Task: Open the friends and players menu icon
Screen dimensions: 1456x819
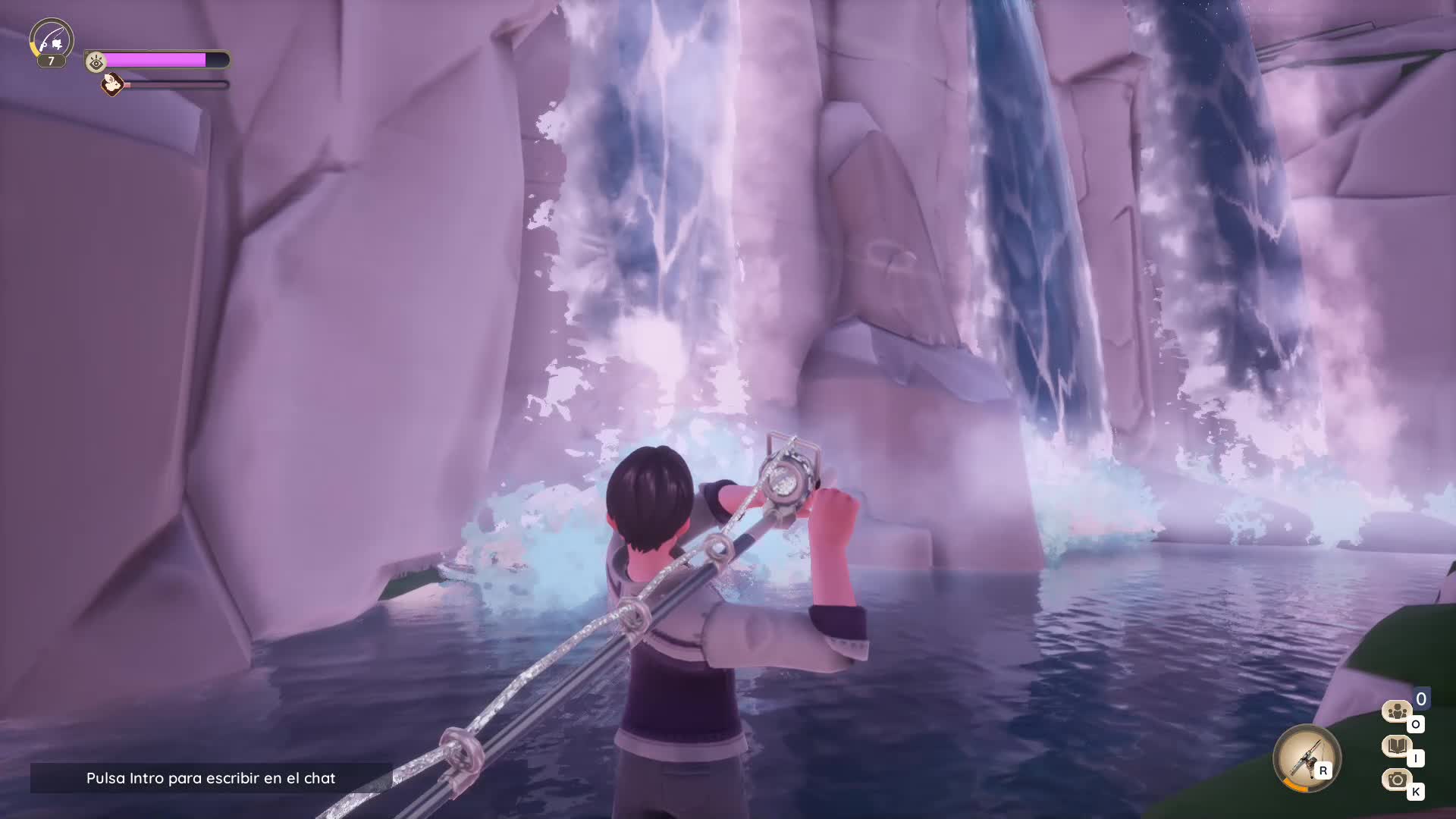Action: point(1397,711)
